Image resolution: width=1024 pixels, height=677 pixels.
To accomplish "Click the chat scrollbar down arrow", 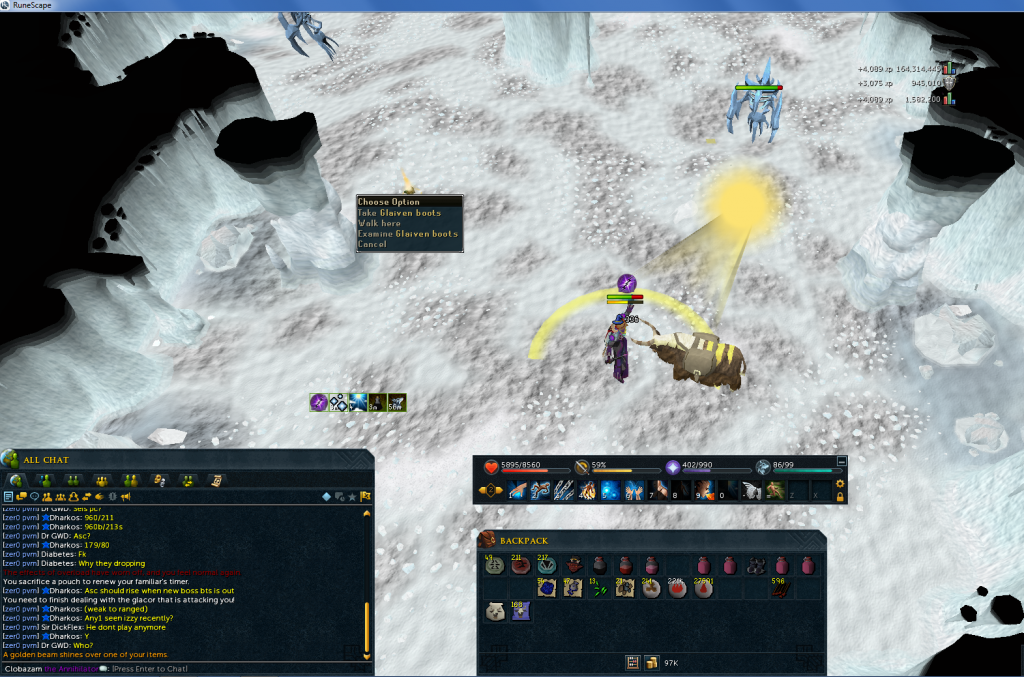I will 366,655.
